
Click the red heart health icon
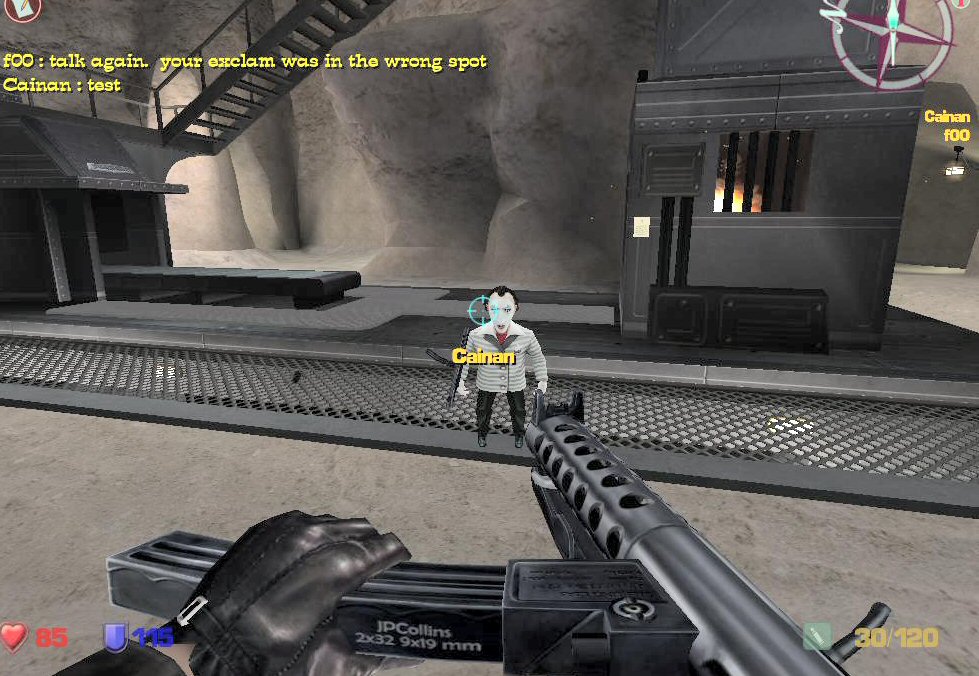coord(14,636)
